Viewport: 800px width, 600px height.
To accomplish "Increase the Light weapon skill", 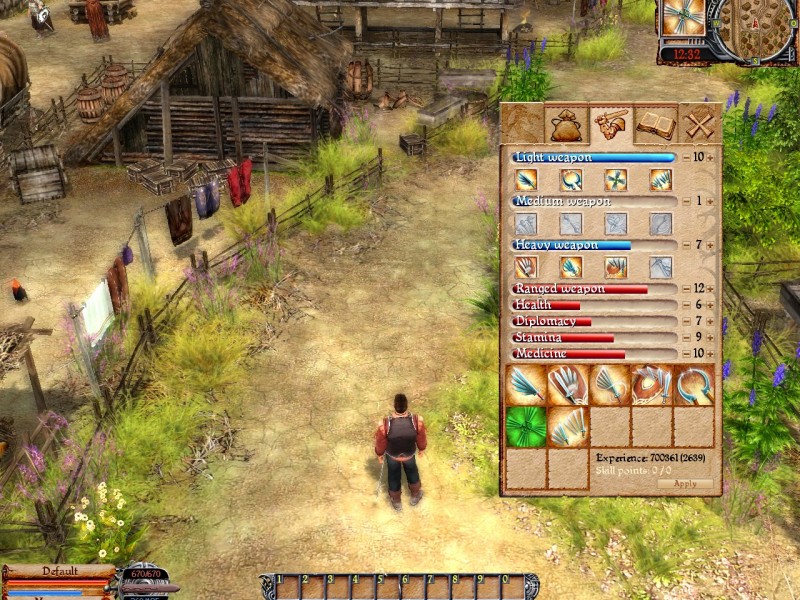I will (x=711, y=158).
